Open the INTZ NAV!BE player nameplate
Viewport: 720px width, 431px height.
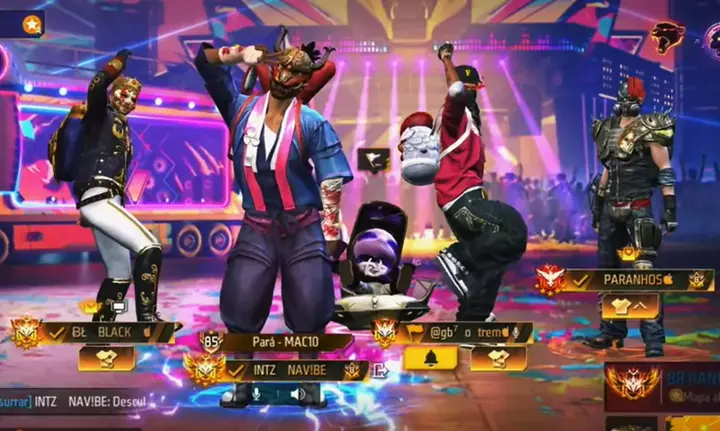point(295,370)
